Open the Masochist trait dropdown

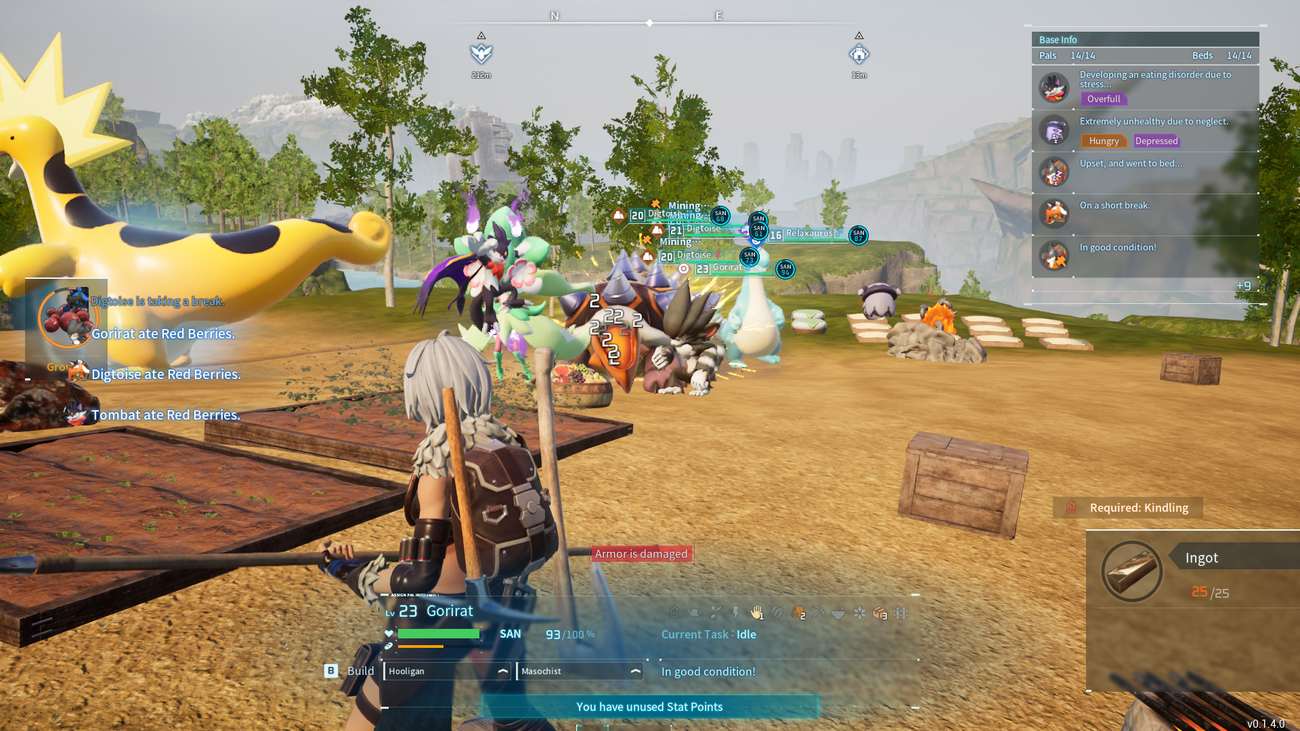point(578,671)
